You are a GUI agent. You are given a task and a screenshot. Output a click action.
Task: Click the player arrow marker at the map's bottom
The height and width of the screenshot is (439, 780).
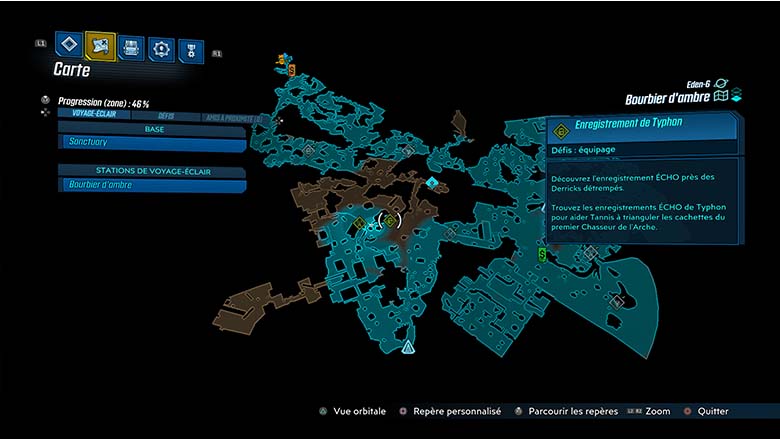(408, 347)
